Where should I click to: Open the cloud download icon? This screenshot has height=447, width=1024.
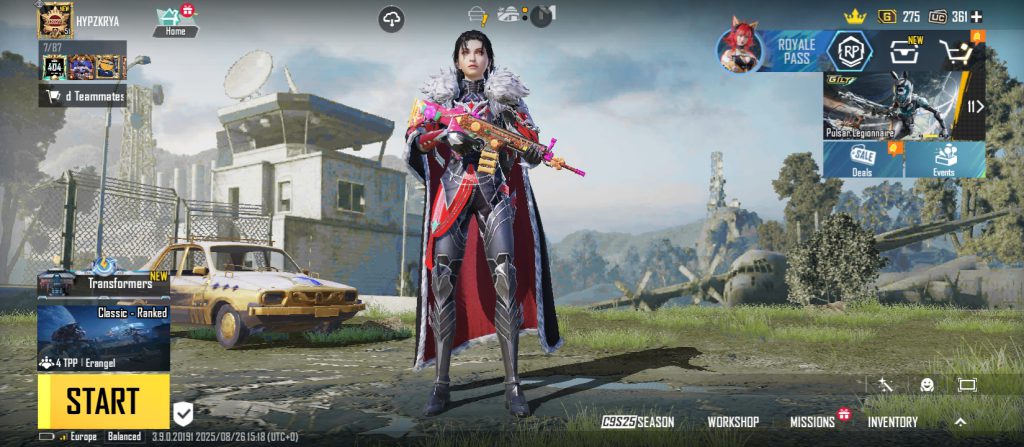(x=392, y=18)
